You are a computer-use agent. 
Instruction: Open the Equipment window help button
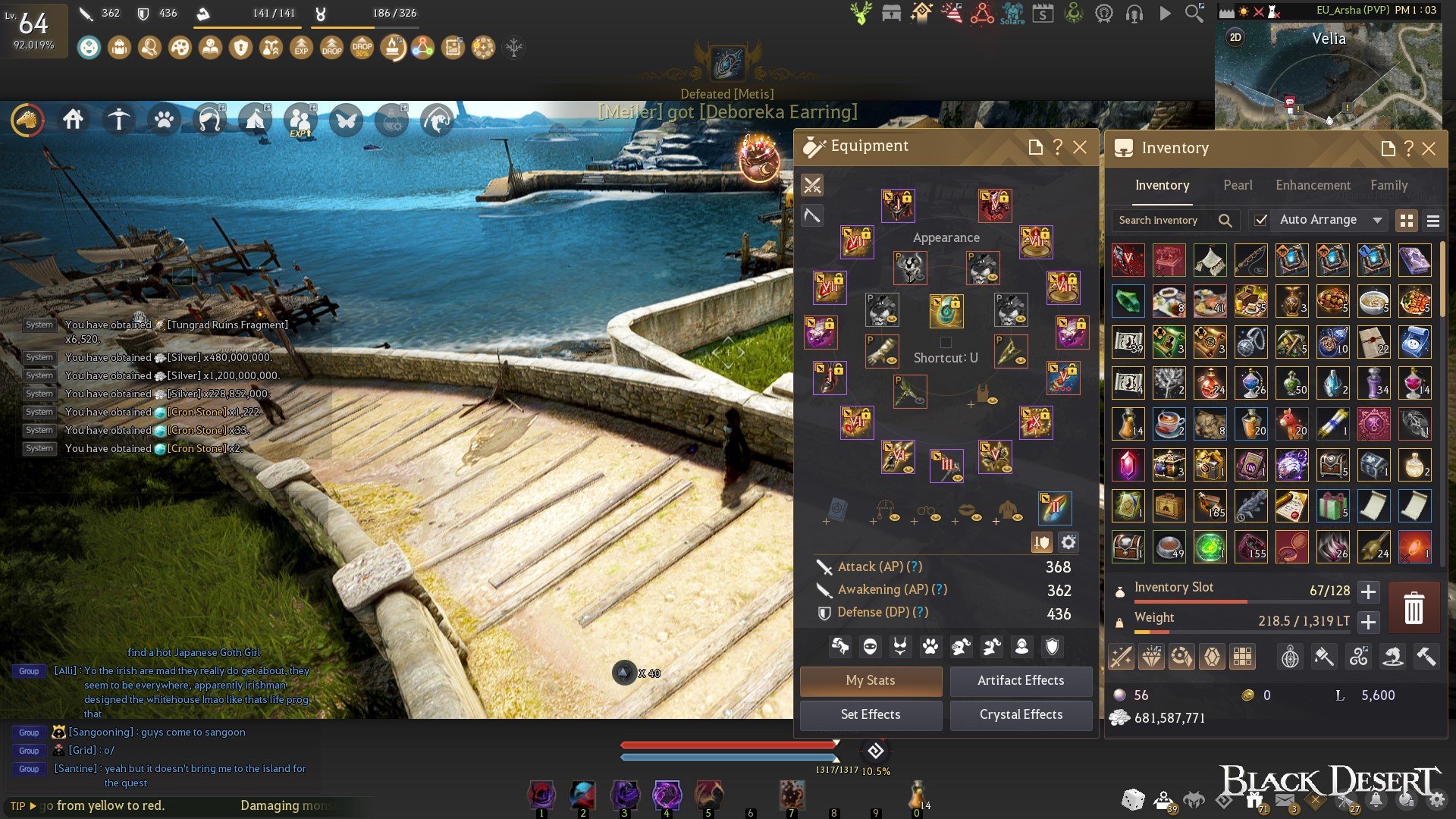pos(1058,147)
